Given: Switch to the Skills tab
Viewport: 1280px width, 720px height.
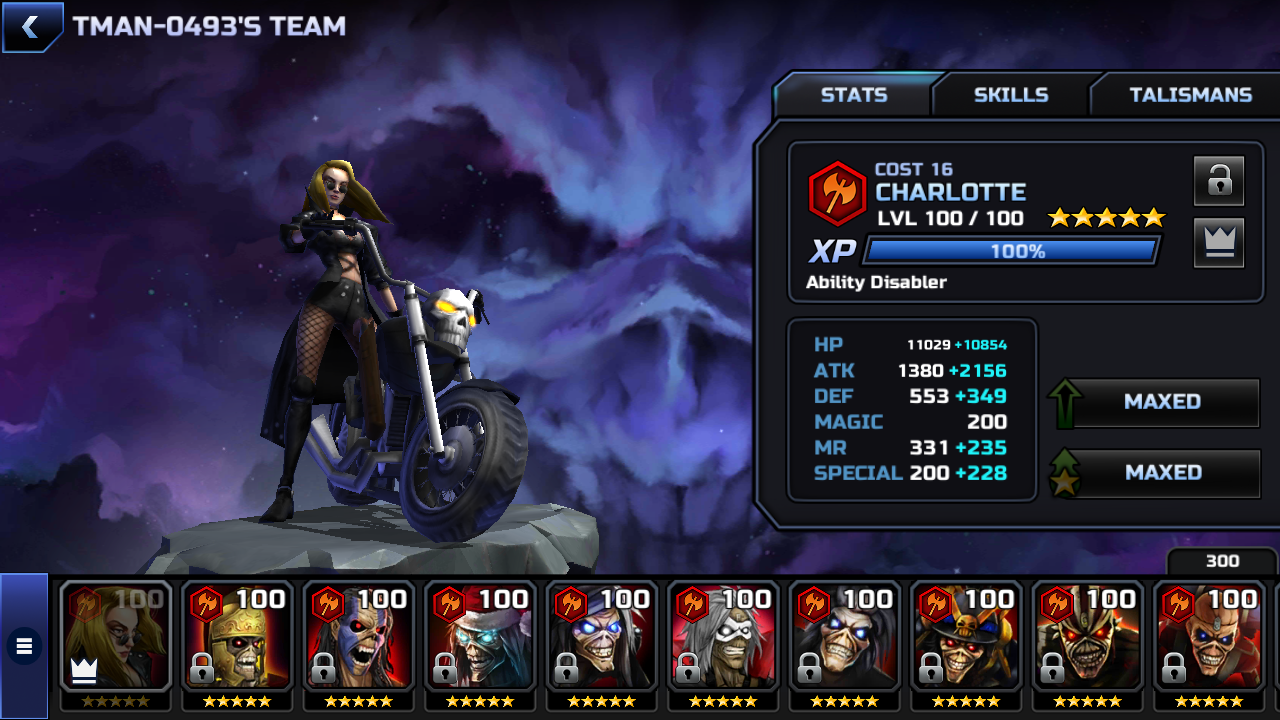Looking at the screenshot, I should point(1010,95).
